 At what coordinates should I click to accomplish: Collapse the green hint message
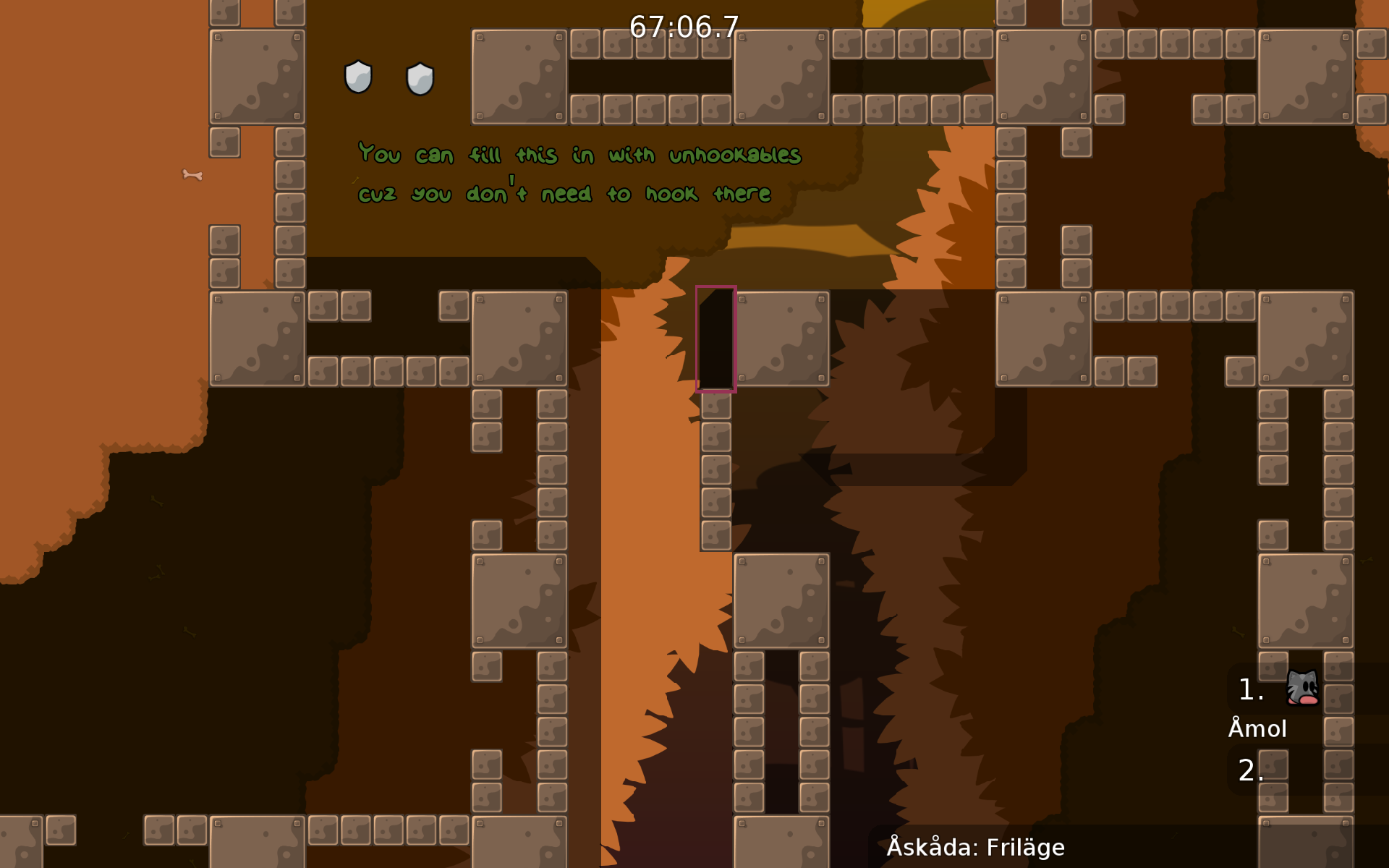pos(579,174)
